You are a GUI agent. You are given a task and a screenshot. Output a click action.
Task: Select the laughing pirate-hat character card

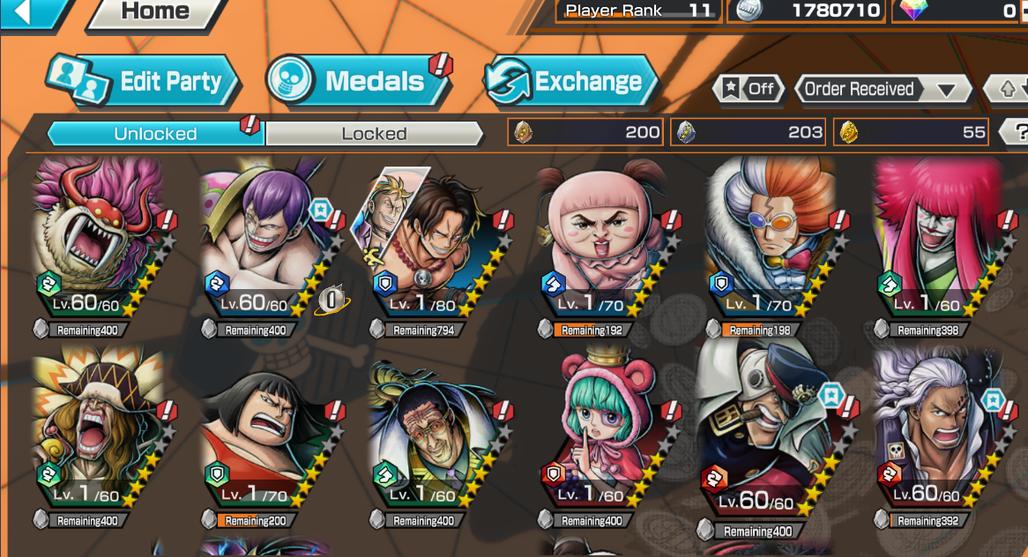100,430
